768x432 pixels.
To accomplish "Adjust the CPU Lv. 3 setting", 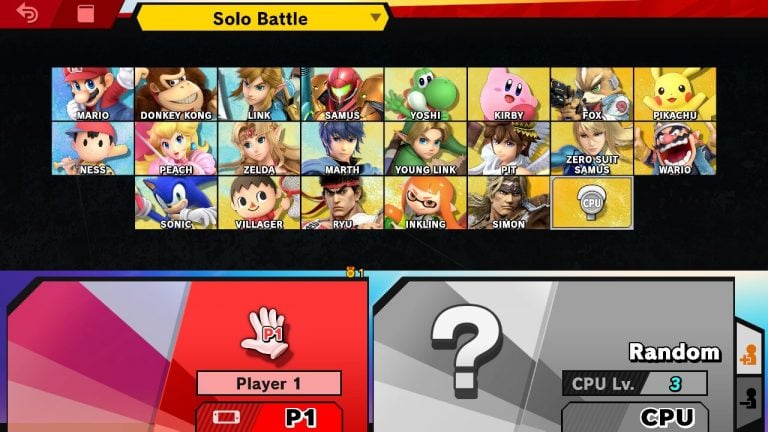I will click(x=634, y=383).
